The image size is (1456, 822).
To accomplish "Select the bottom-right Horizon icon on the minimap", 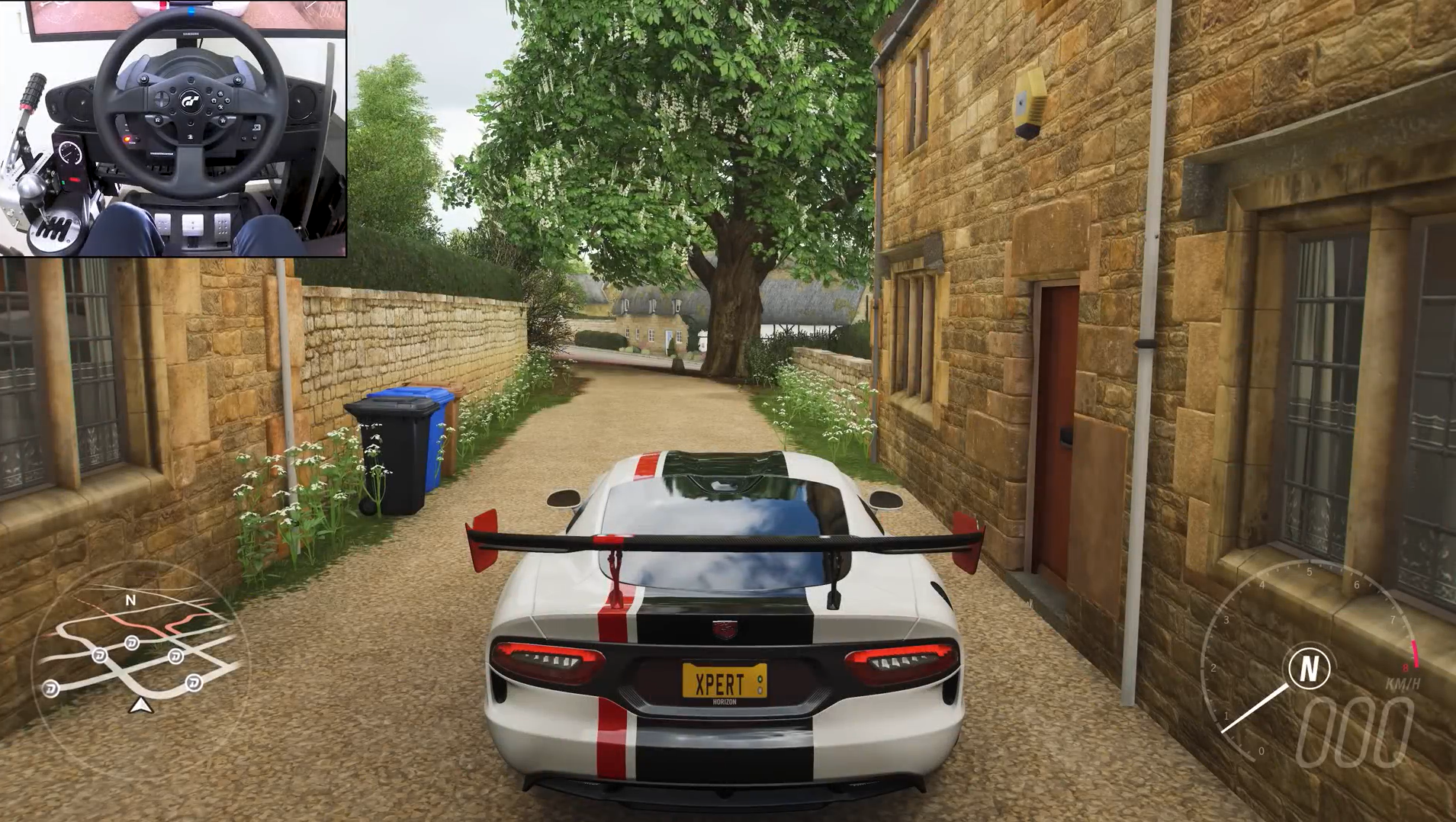I will 194,681.
